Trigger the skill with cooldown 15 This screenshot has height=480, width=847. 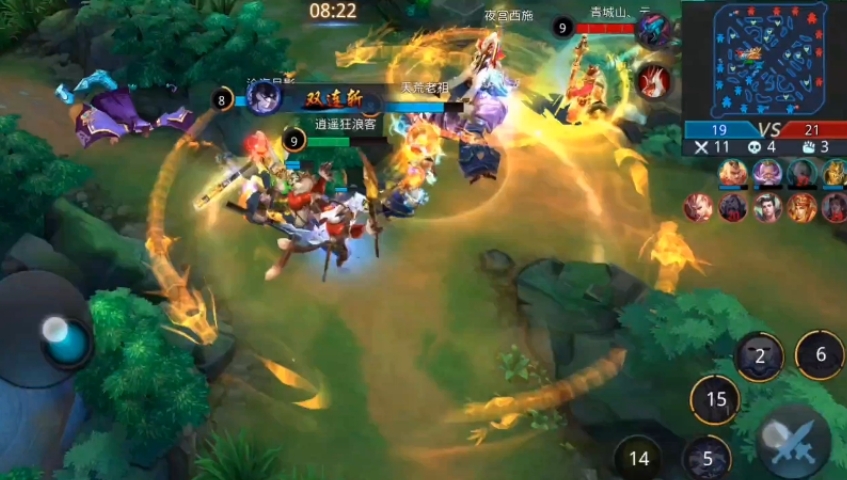point(715,400)
